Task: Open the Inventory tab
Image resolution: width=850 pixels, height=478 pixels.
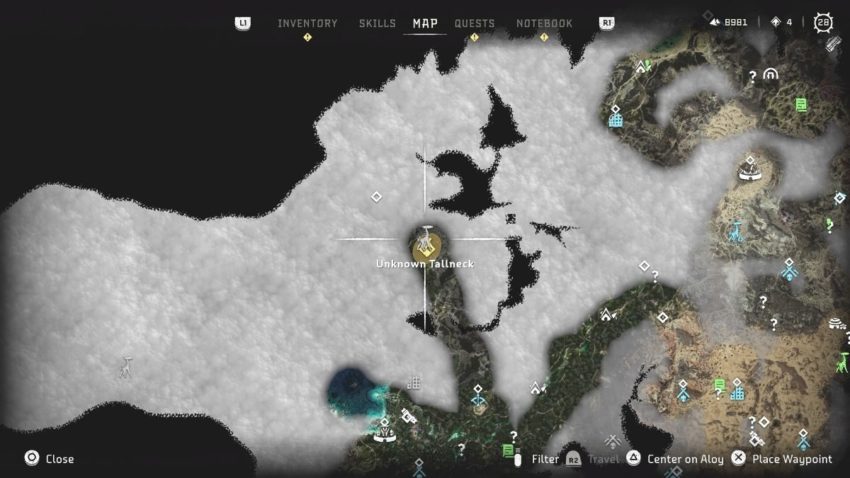Action: pos(307,23)
